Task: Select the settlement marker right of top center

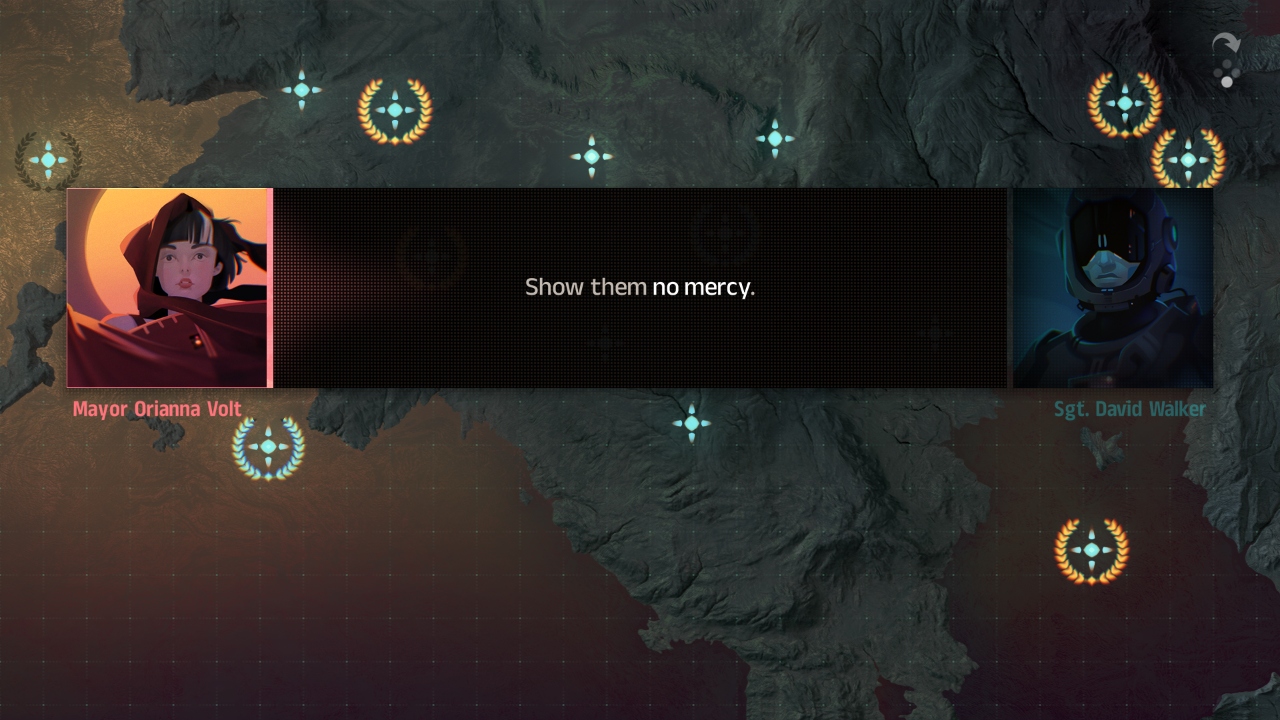Action: 777,141
